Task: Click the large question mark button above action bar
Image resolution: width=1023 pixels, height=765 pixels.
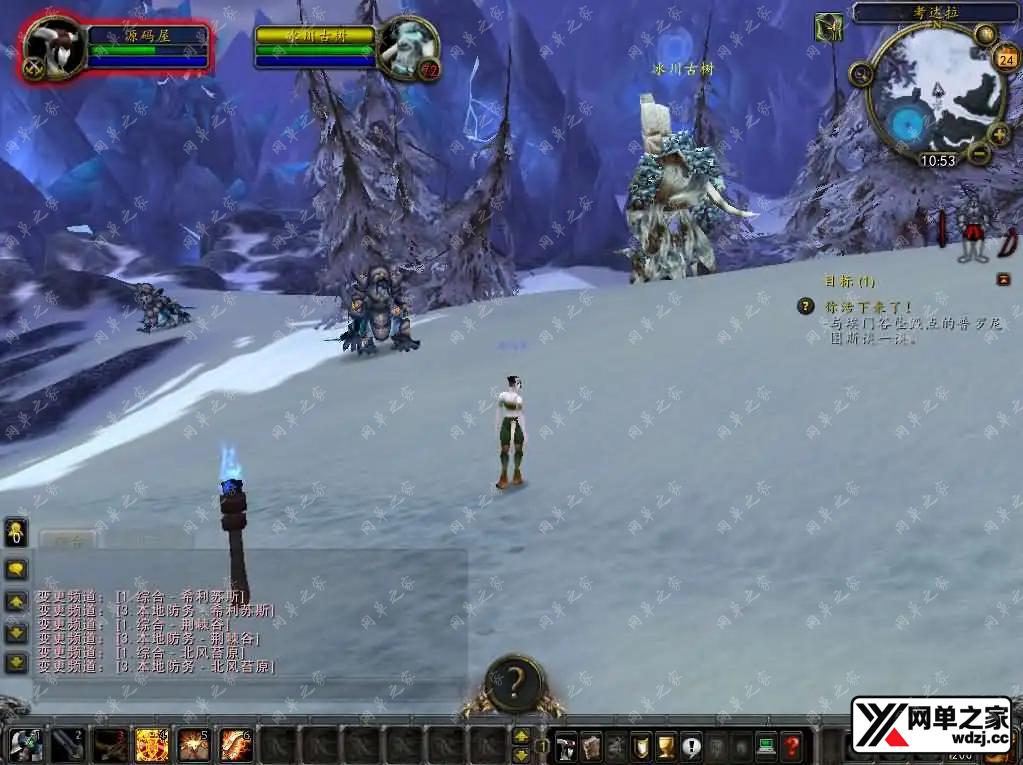Action: coord(514,683)
